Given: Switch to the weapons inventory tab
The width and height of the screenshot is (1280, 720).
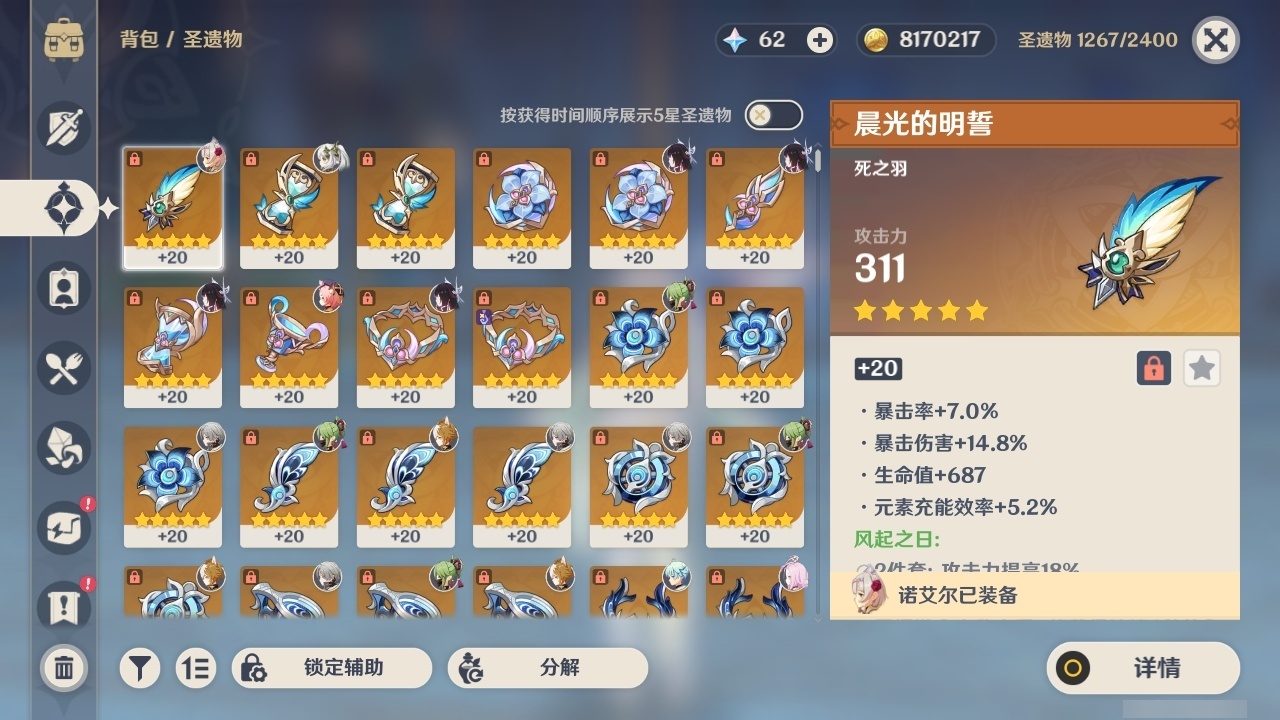Looking at the screenshot, I should 63,127.
